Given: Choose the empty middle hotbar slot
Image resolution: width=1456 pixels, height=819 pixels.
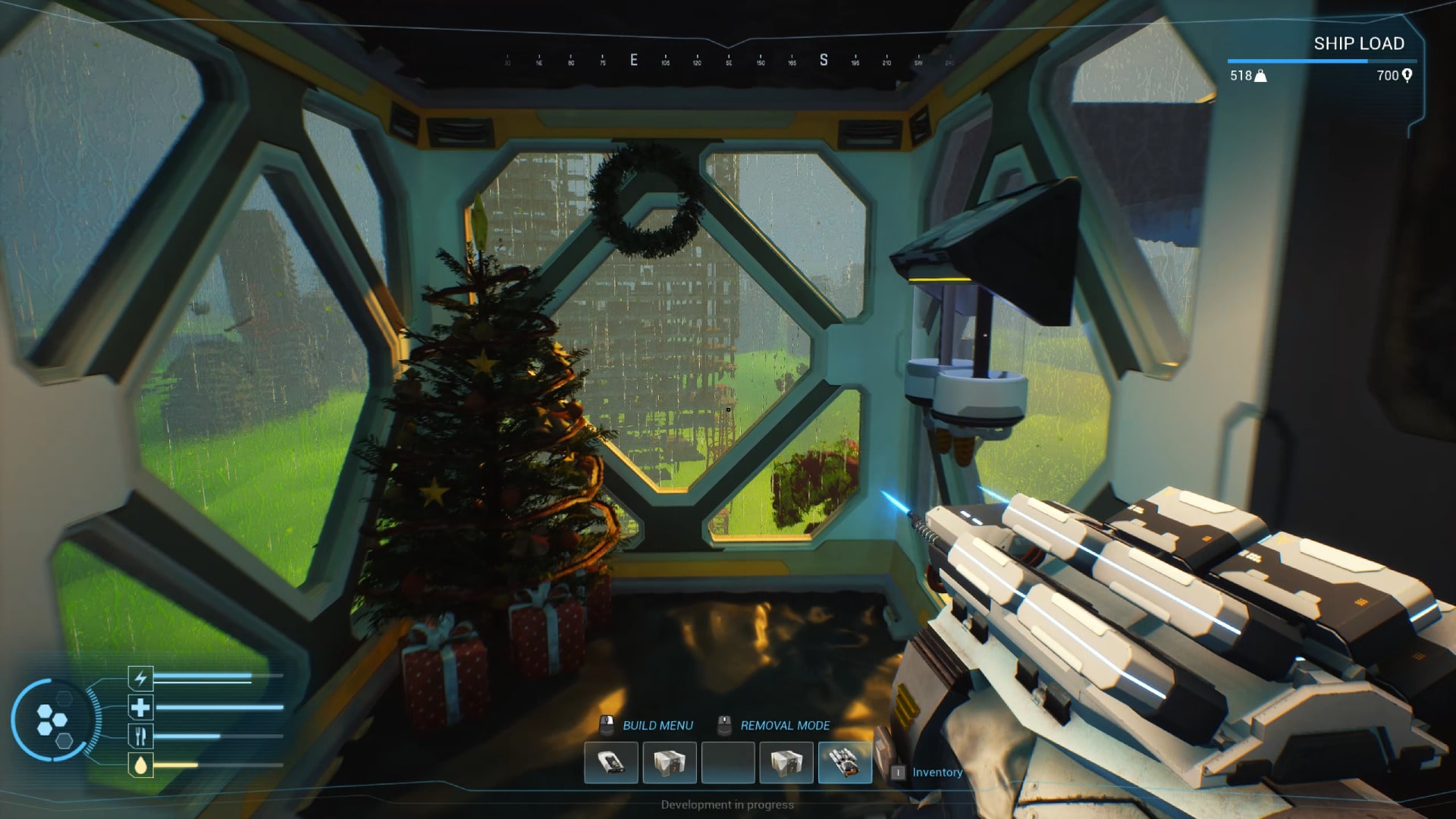Looking at the screenshot, I should click(728, 762).
